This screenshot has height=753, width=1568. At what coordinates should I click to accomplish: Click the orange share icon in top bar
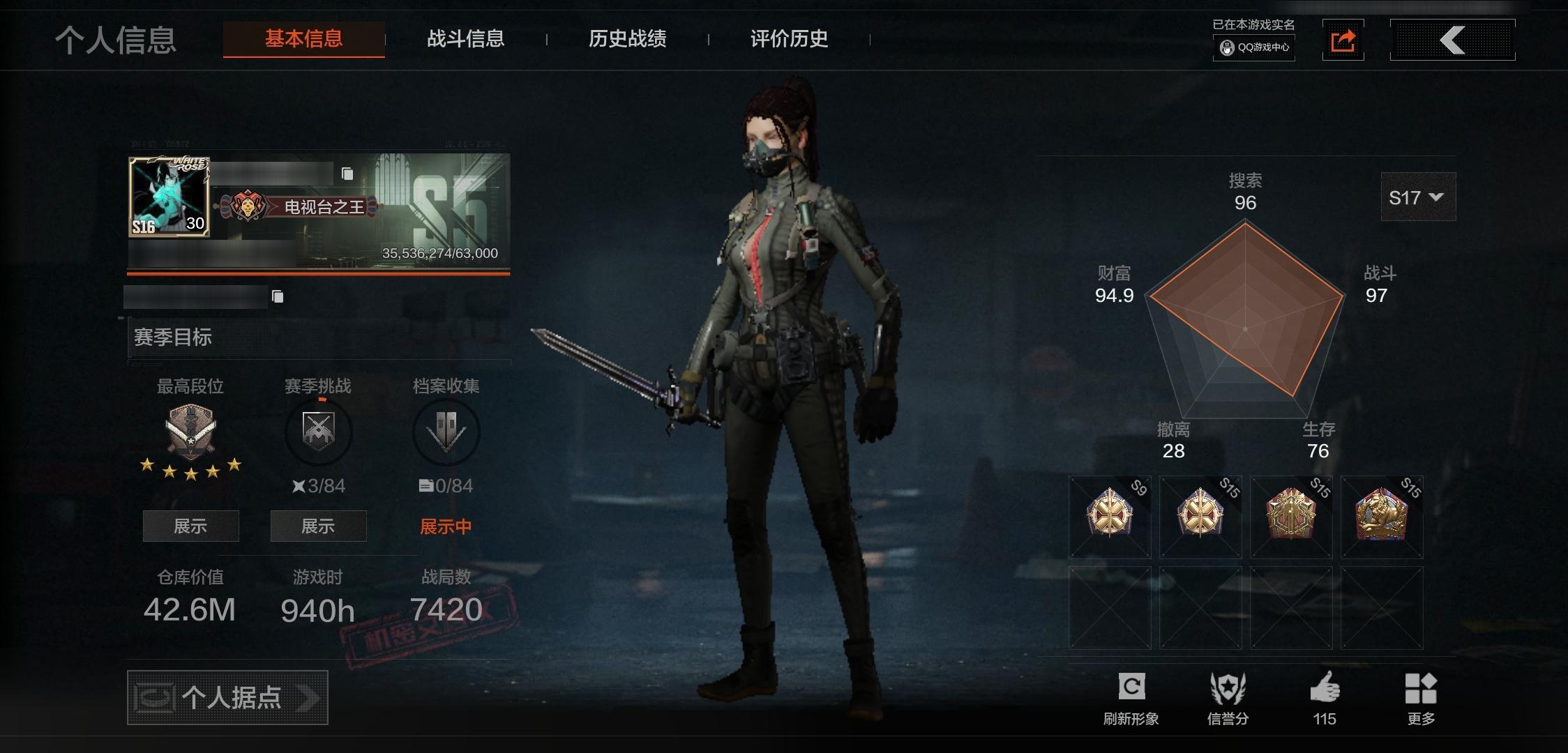click(1343, 40)
